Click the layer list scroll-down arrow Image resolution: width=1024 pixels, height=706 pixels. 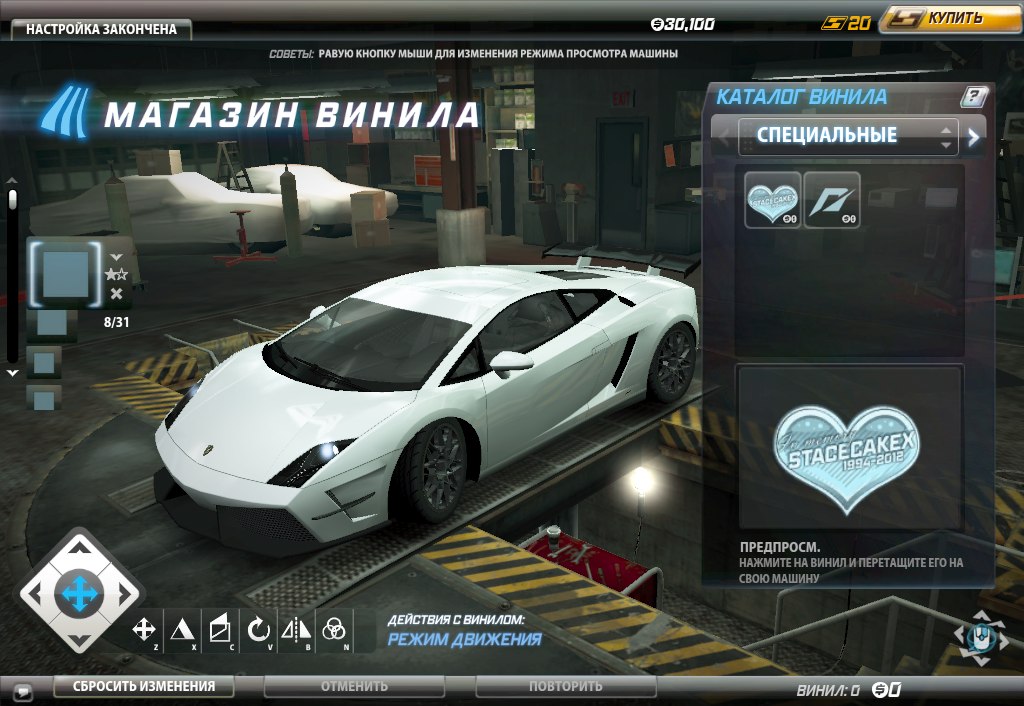point(13,373)
